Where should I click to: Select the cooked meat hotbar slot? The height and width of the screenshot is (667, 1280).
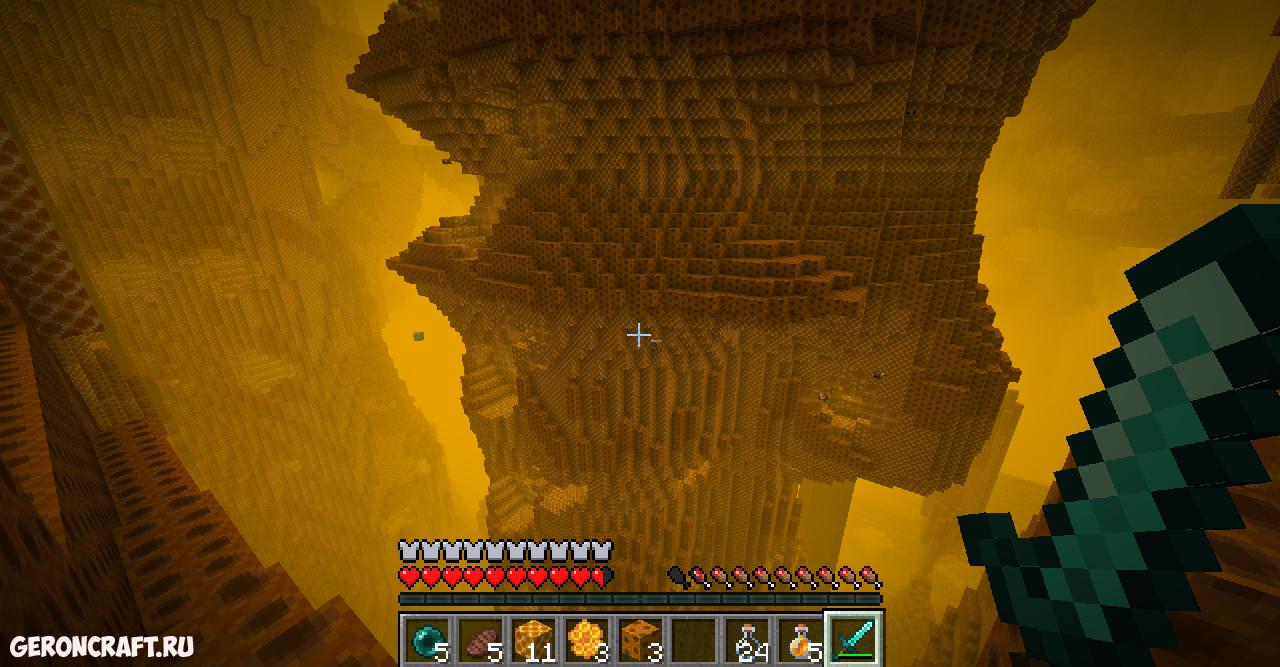coord(480,638)
